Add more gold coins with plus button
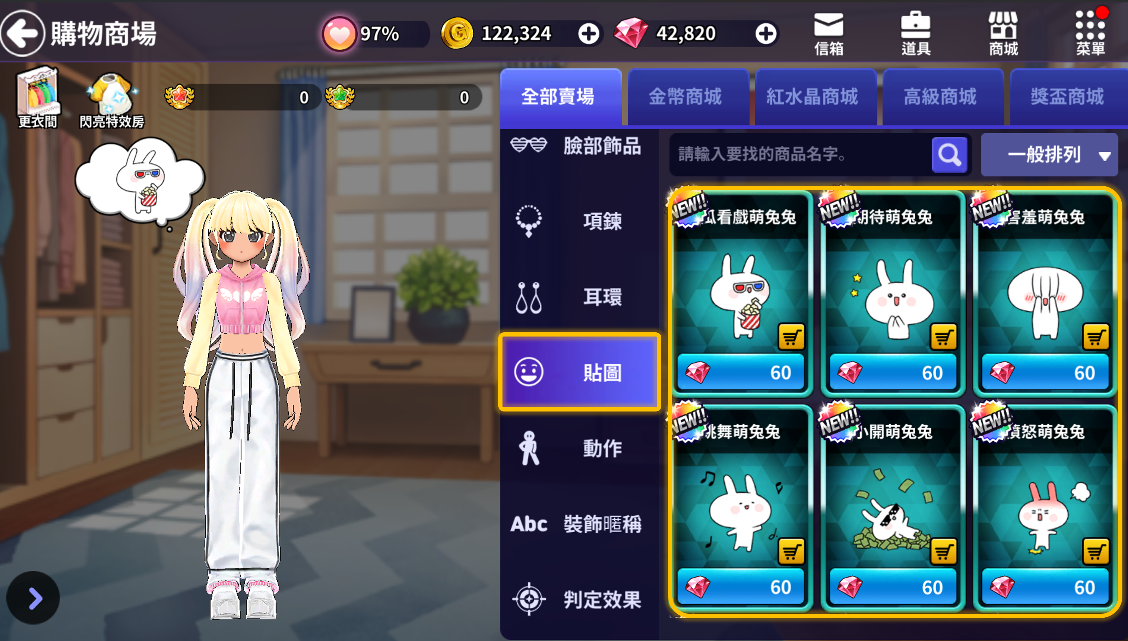The height and width of the screenshot is (641, 1128). (x=589, y=33)
